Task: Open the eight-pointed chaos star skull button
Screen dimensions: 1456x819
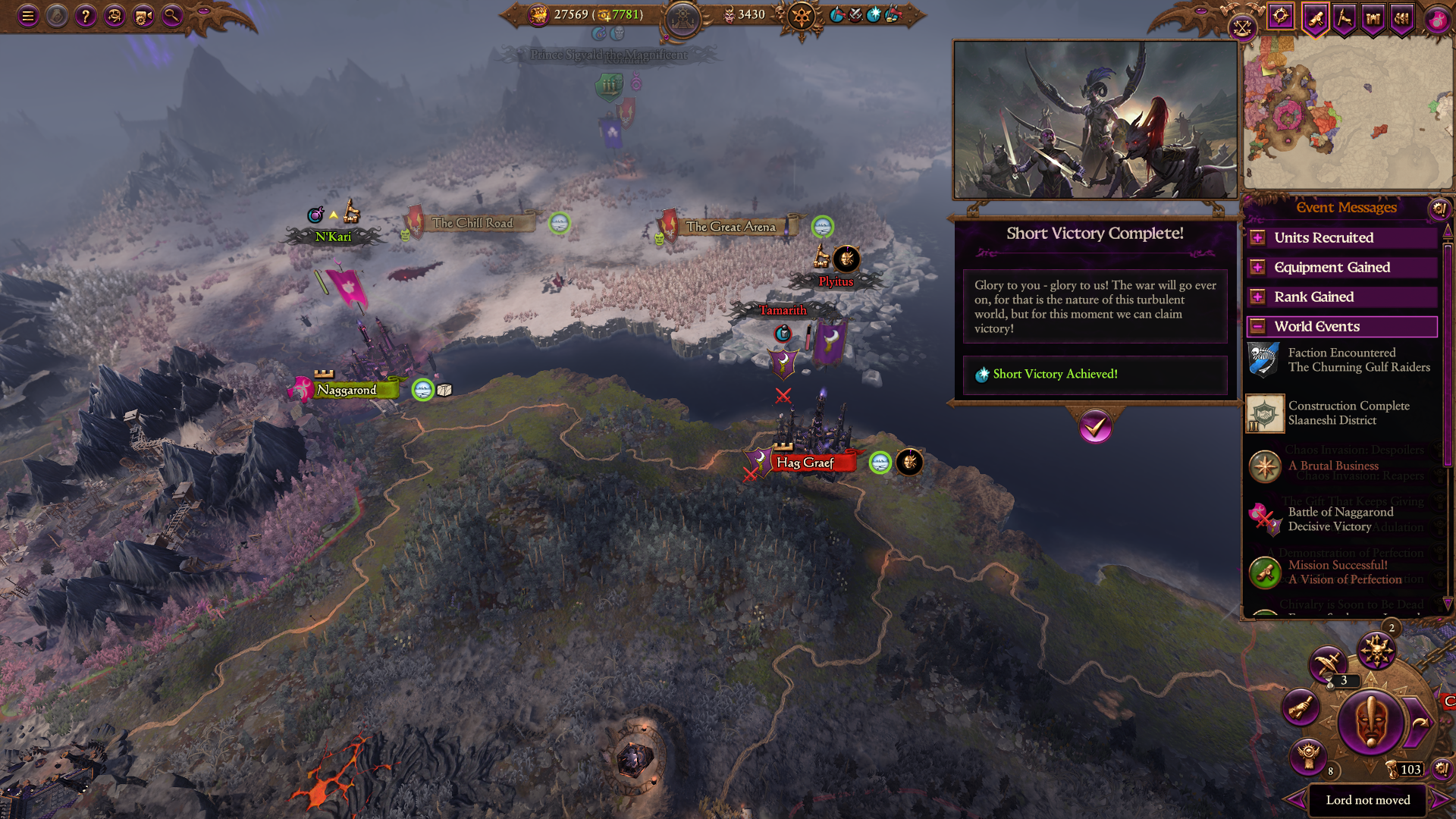Action: click(x=1376, y=651)
